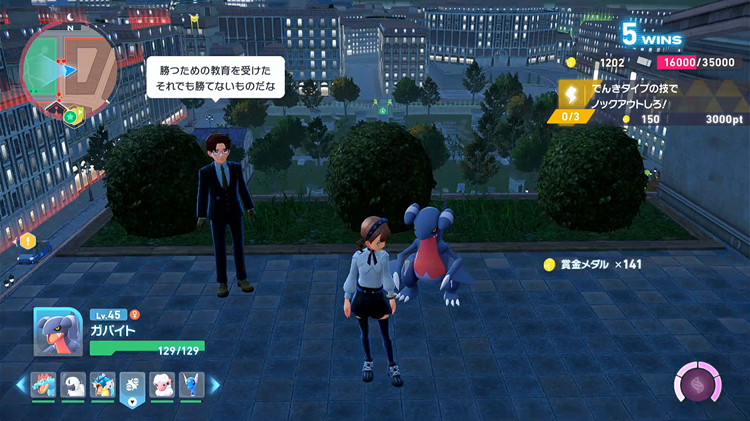Select the highlighted Poké Ball party slot
The width and height of the screenshot is (750, 421).
pos(130,385)
